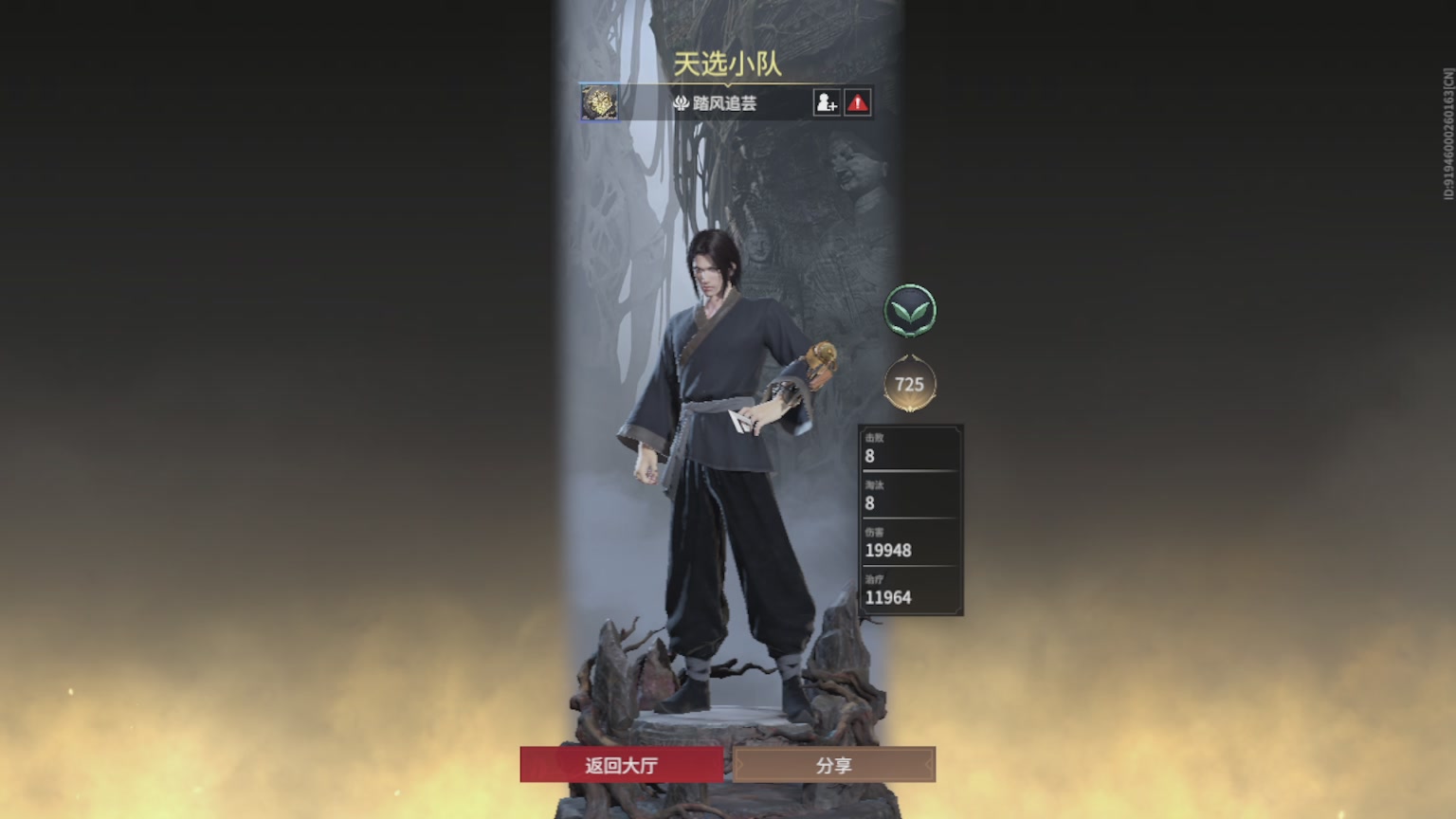Open the 725 score medallion

910,384
